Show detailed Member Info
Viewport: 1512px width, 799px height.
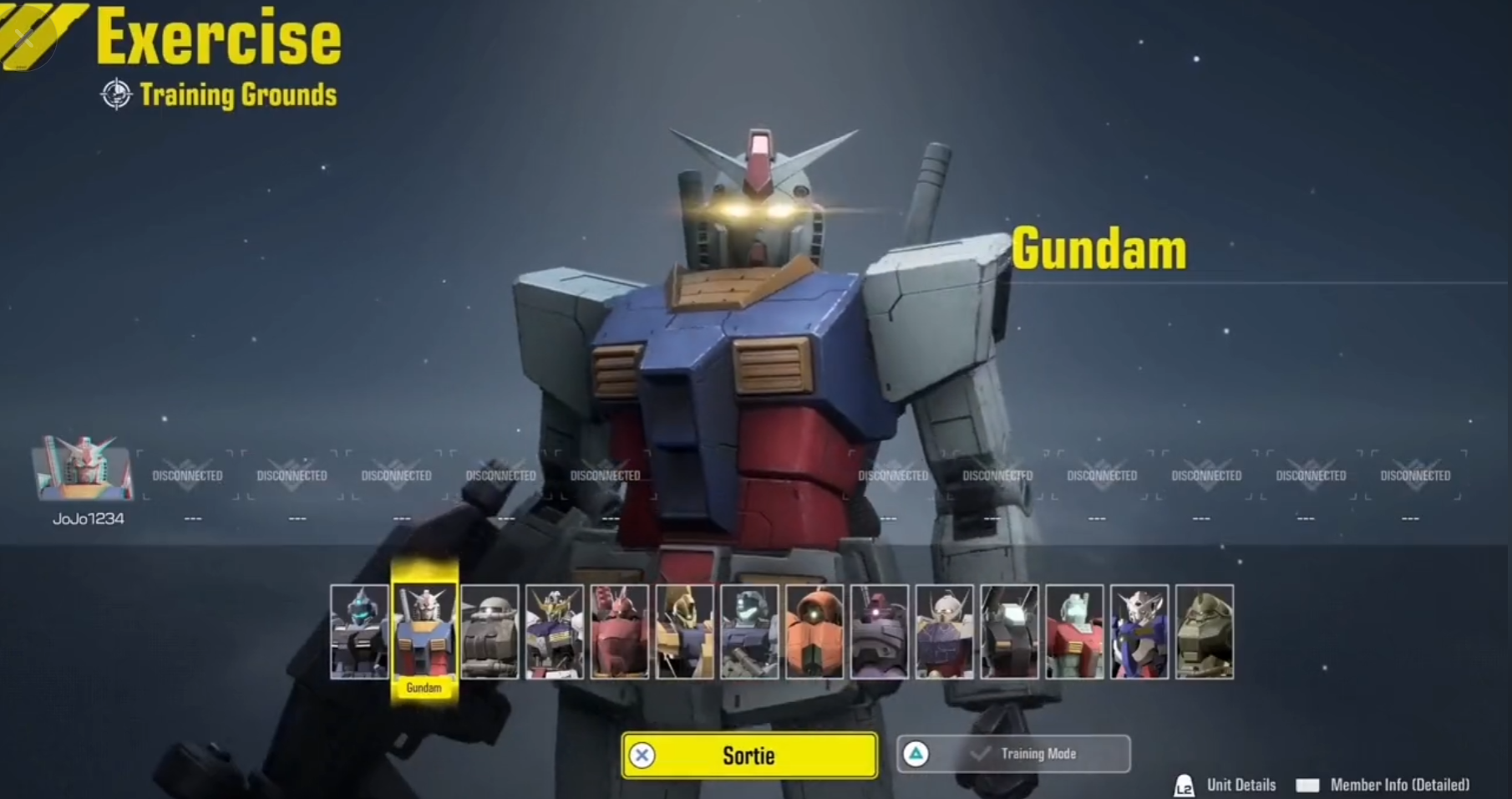pyautogui.click(x=1383, y=785)
